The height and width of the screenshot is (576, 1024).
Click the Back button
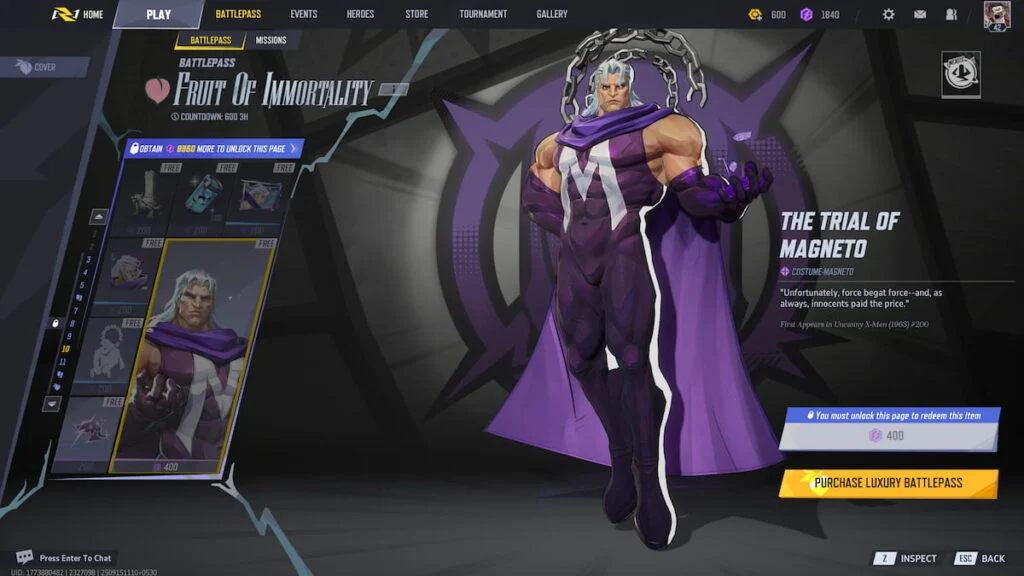(x=981, y=558)
